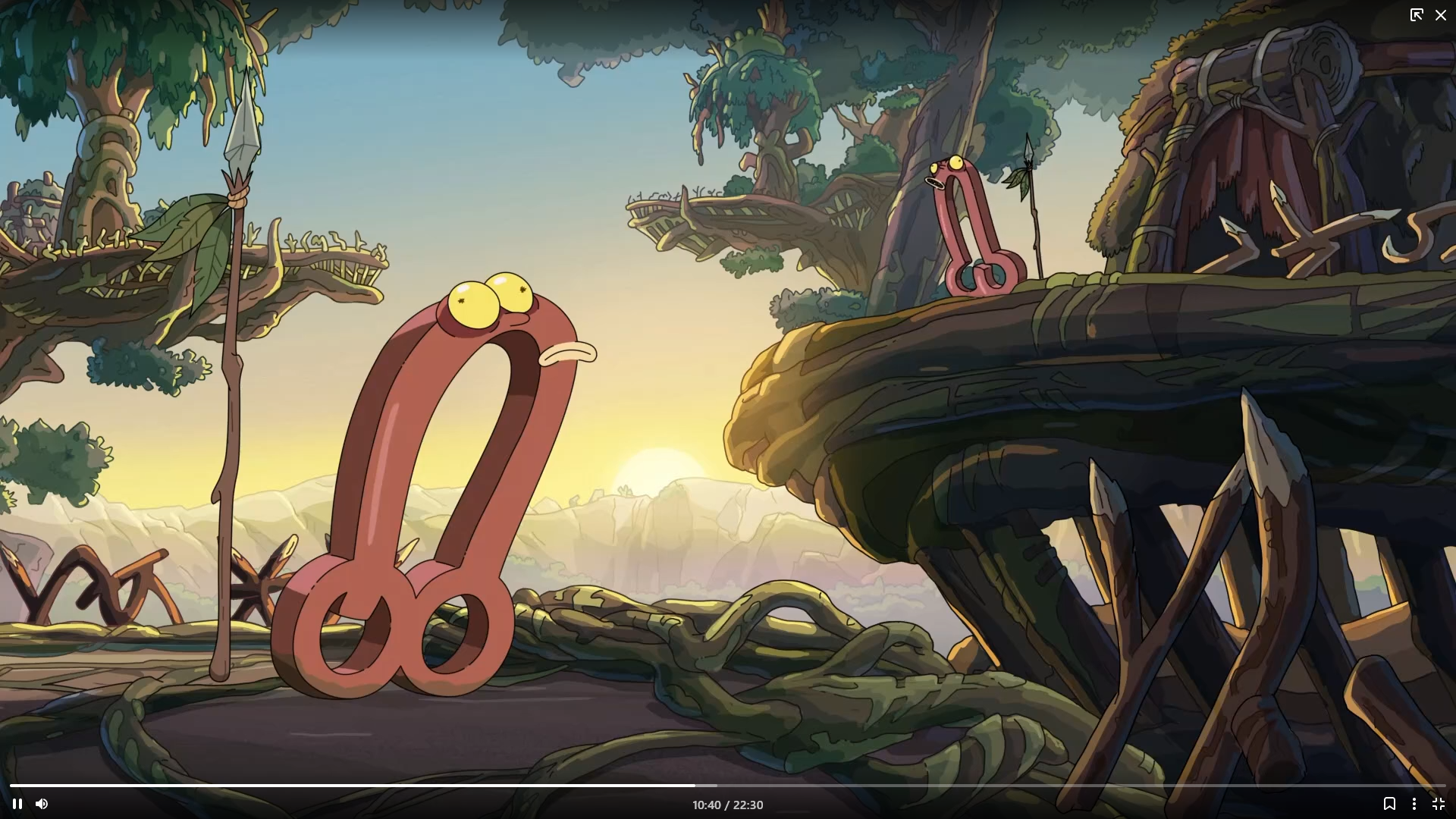Mute the volume speaker icon
Viewport: 1456px width, 819px height.
click(x=42, y=804)
